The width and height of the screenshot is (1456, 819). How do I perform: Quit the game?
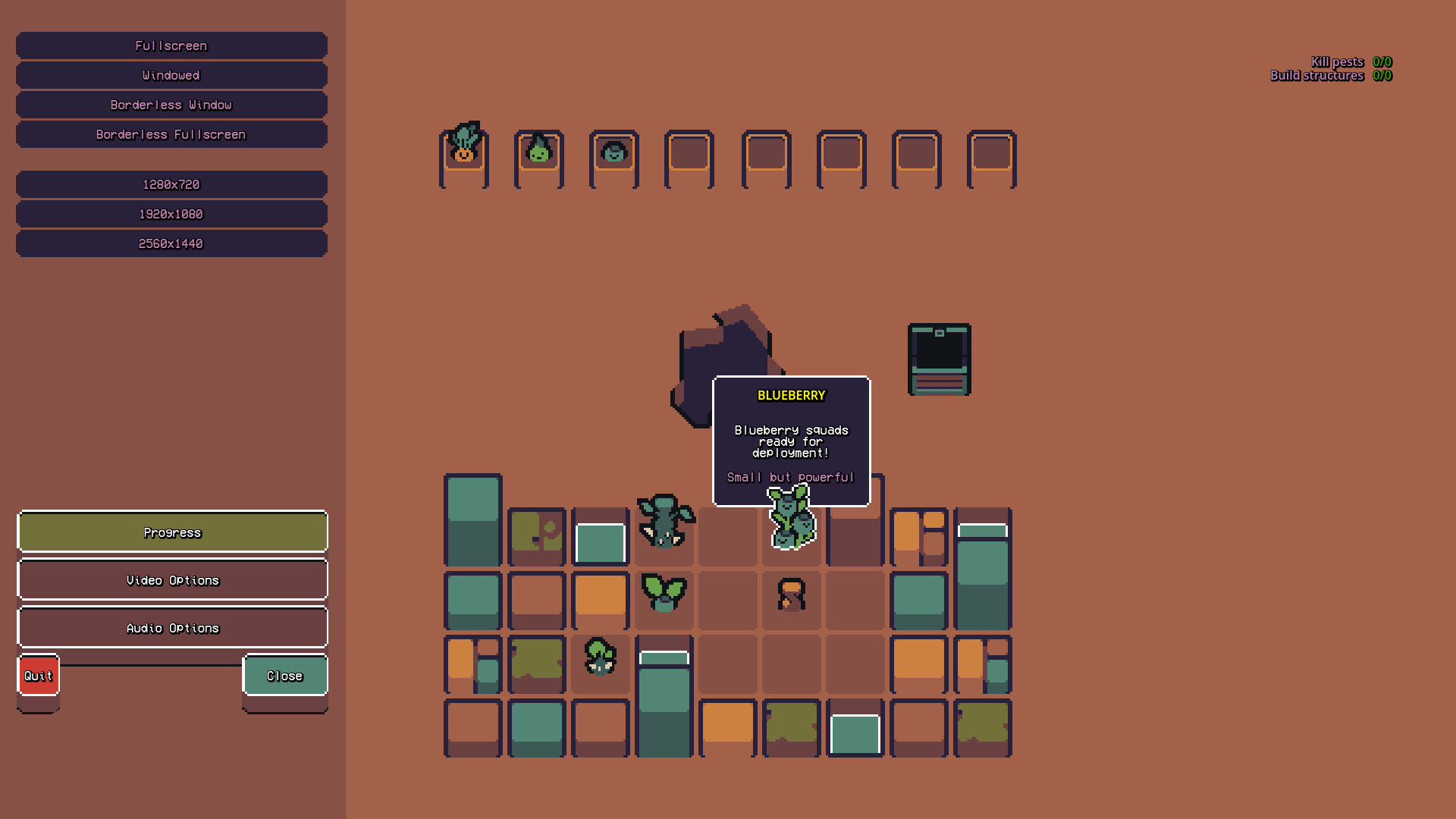point(38,675)
